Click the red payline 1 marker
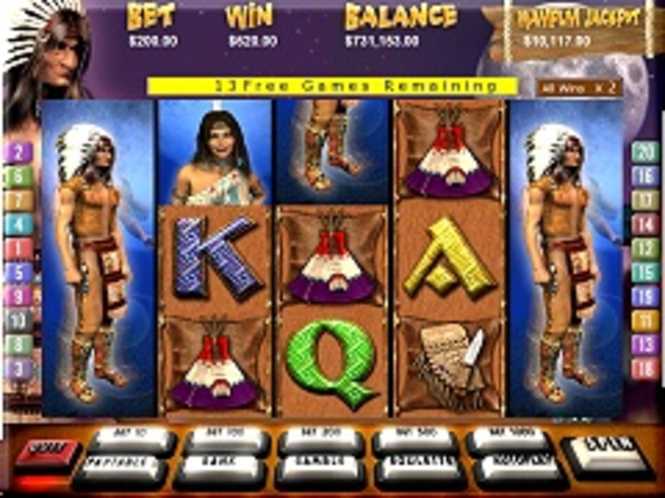665x498 pixels. tap(19, 248)
